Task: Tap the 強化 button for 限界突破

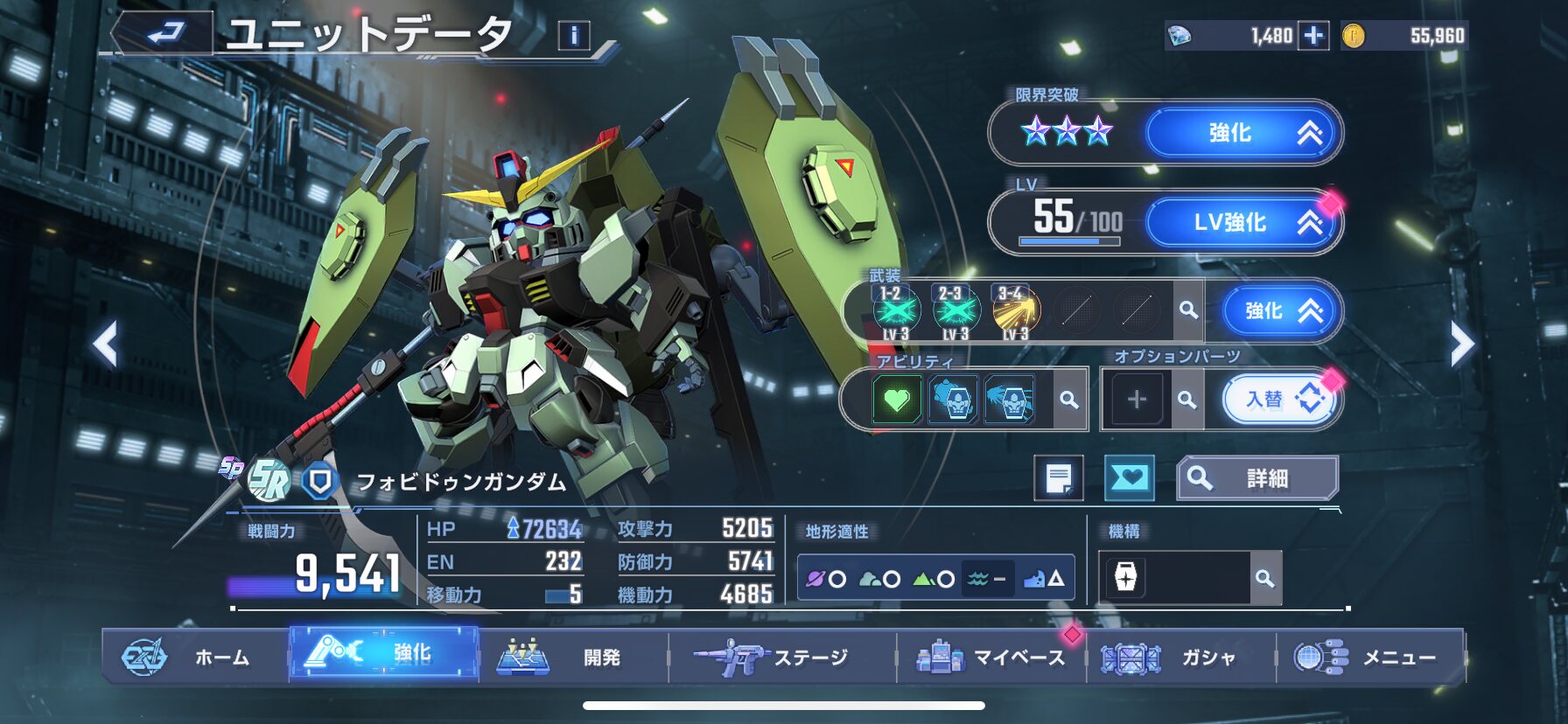Action: pos(1242,133)
